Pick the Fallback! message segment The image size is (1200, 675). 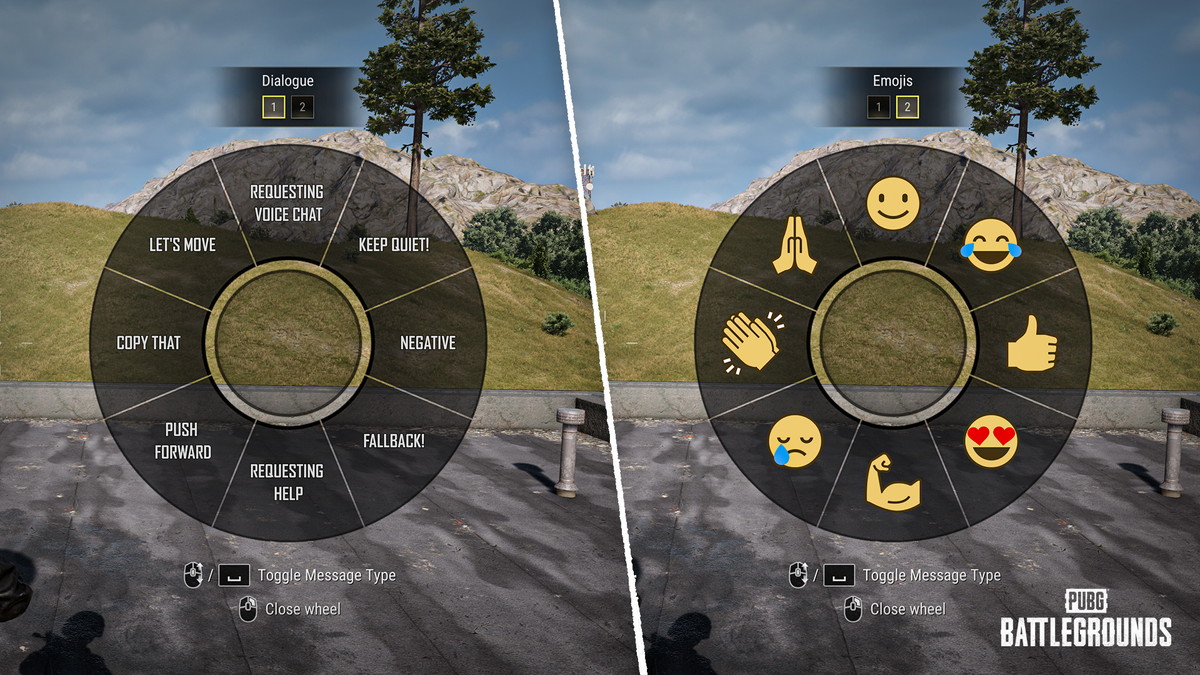pos(391,440)
